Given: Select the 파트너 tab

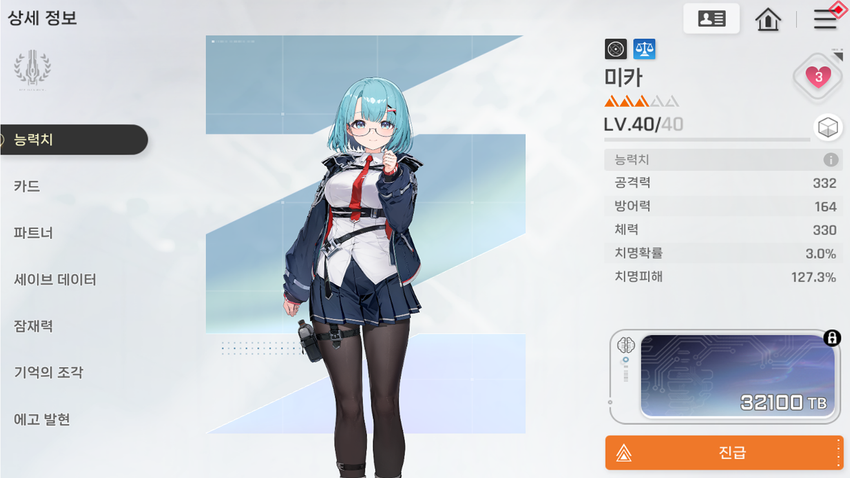Looking at the screenshot, I should point(34,233).
